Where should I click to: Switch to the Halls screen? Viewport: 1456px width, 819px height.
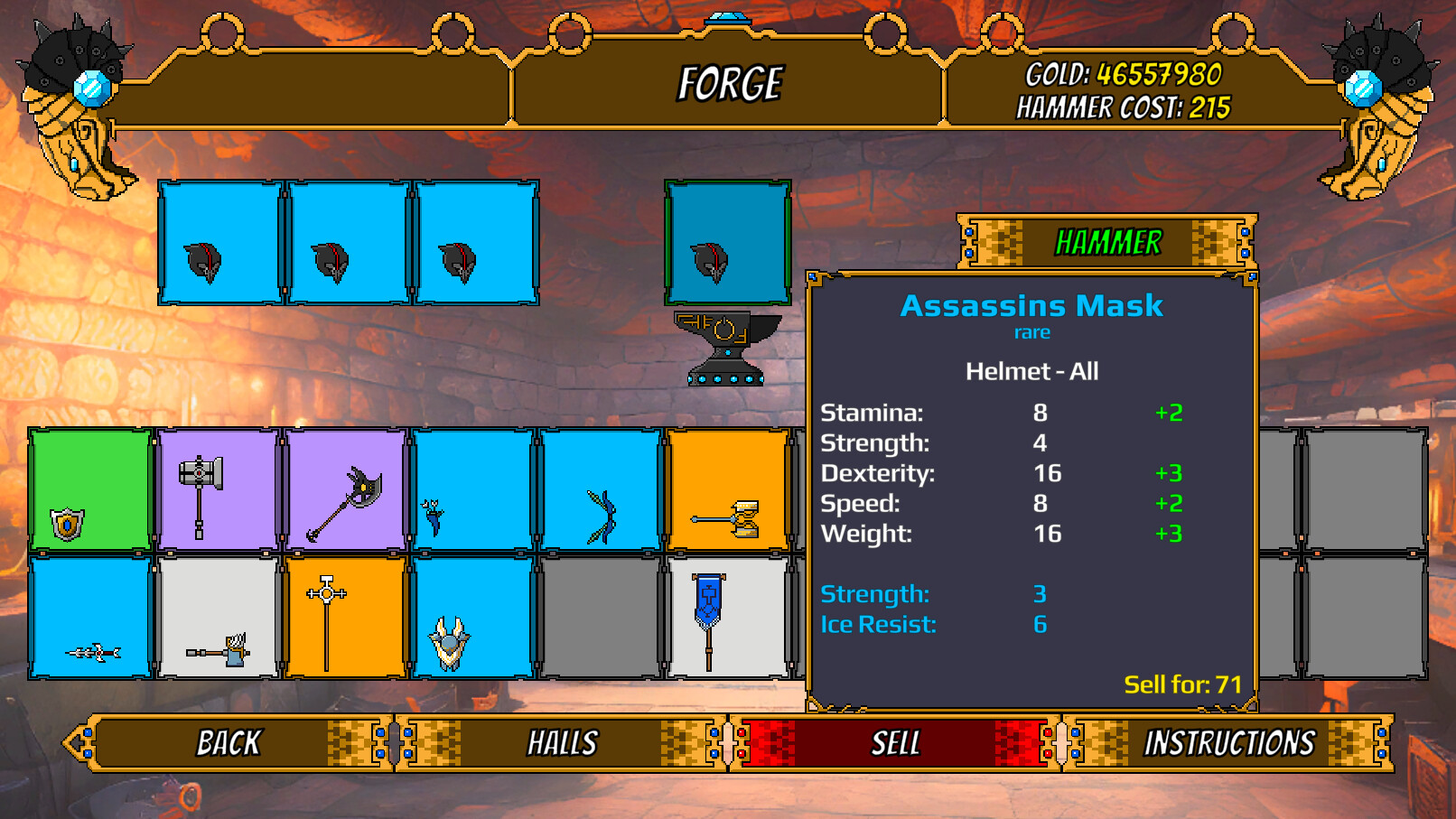tap(562, 742)
